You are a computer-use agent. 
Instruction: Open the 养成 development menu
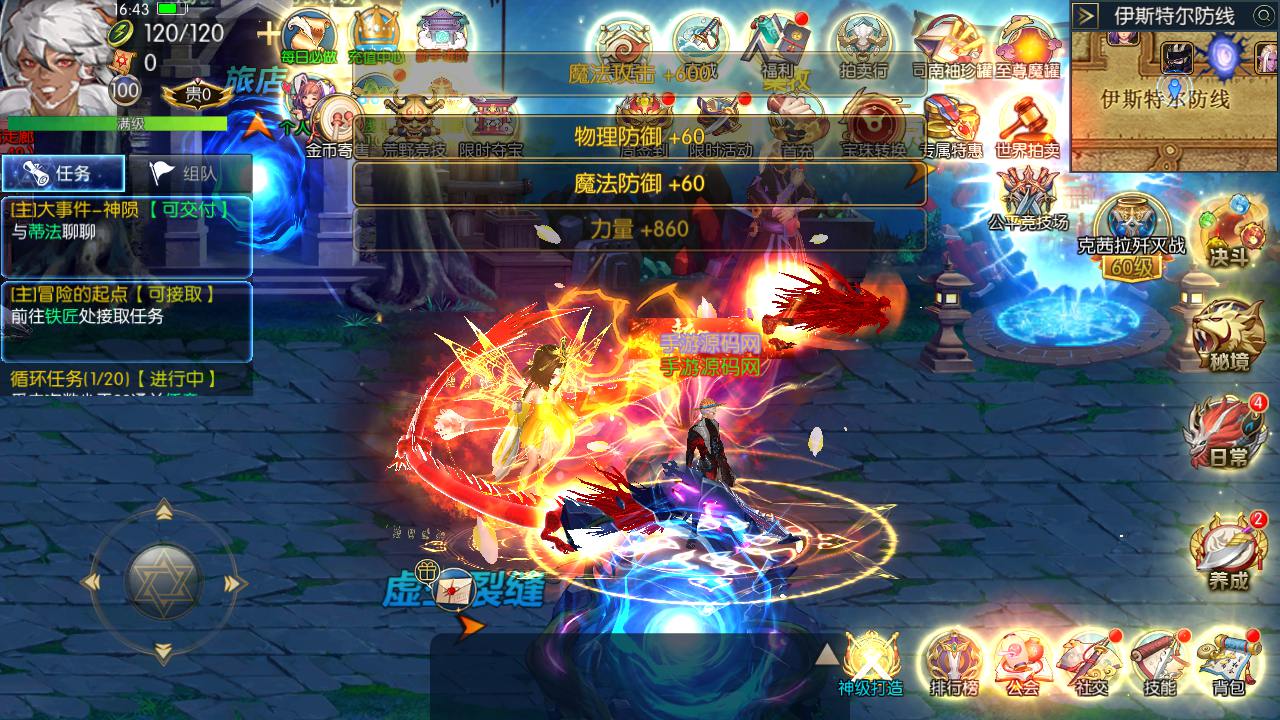pos(1228,550)
